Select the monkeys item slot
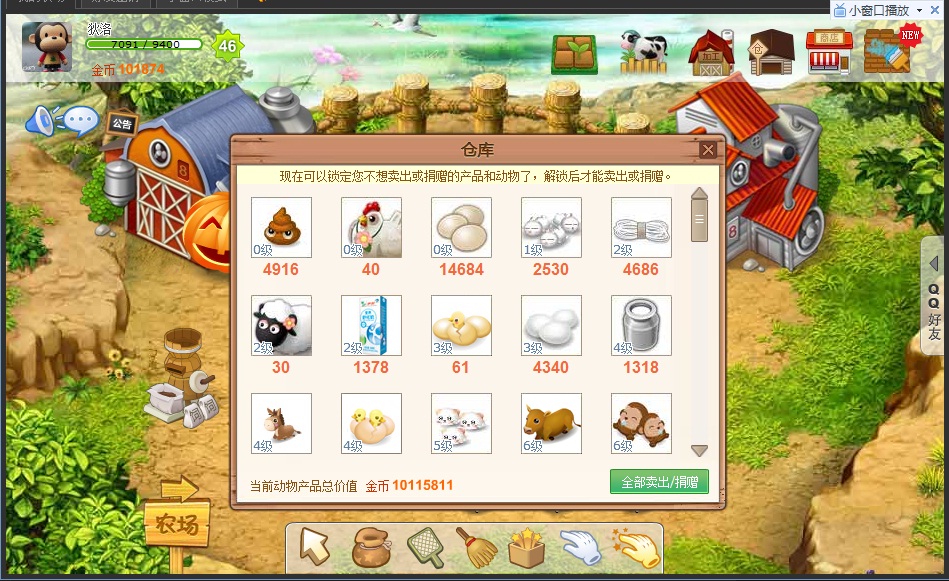This screenshot has height=581, width=949. pyautogui.click(x=641, y=423)
